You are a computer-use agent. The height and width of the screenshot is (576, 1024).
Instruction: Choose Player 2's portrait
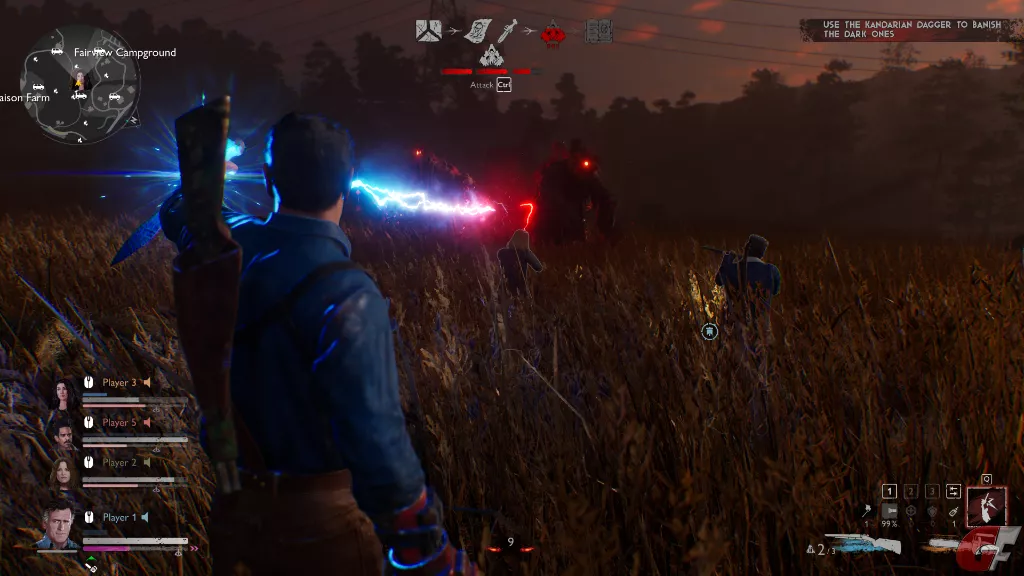(65, 471)
